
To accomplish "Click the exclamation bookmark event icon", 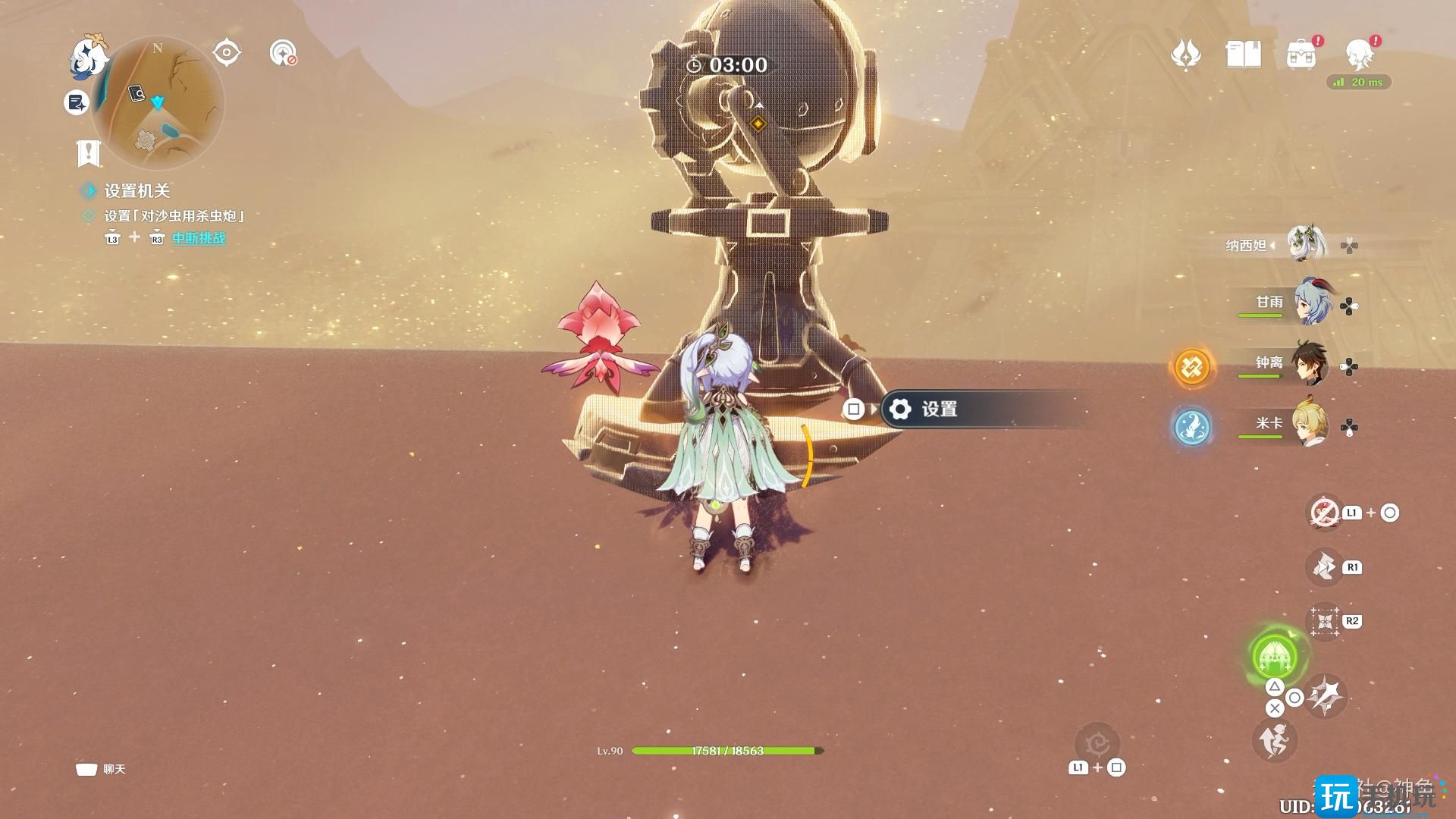I will (x=89, y=153).
